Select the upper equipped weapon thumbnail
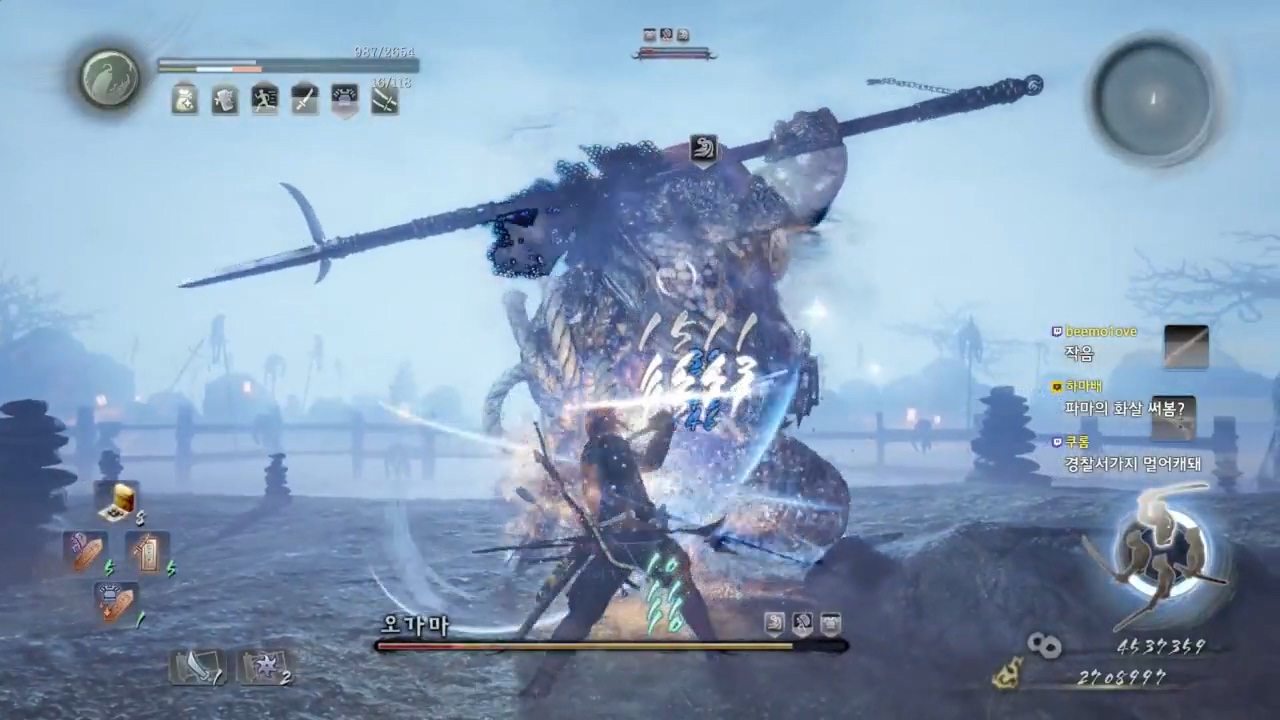Image resolution: width=1280 pixels, height=720 pixels. coord(1186,347)
